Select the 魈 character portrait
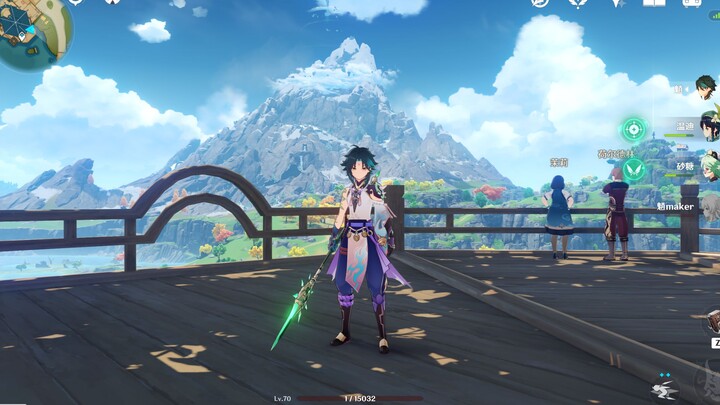Viewport: 720px width, 405px height. click(708, 90)
